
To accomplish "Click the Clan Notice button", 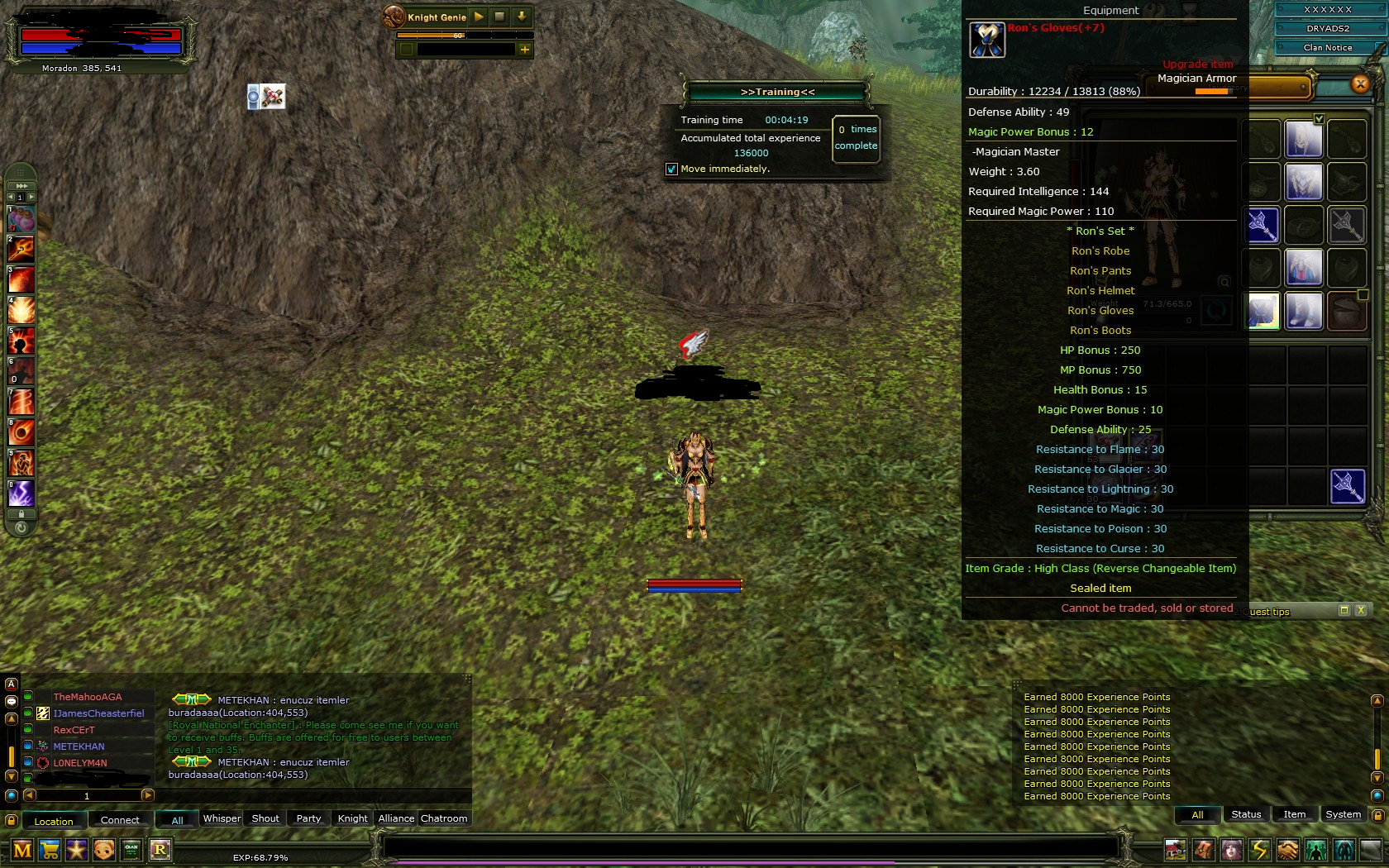I will [x=1326, y=47].
